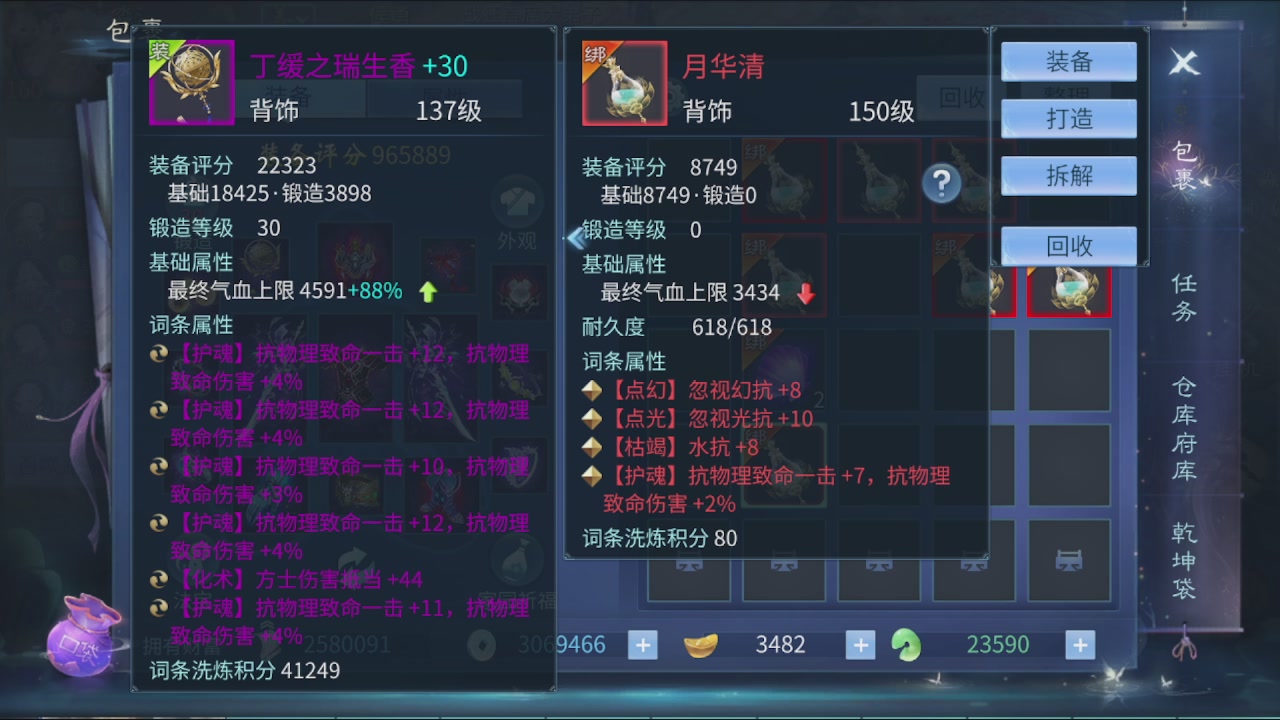The image size is (1280, 720).
Task: Close the bag with the X button
Action: [x=1183, y=62]
